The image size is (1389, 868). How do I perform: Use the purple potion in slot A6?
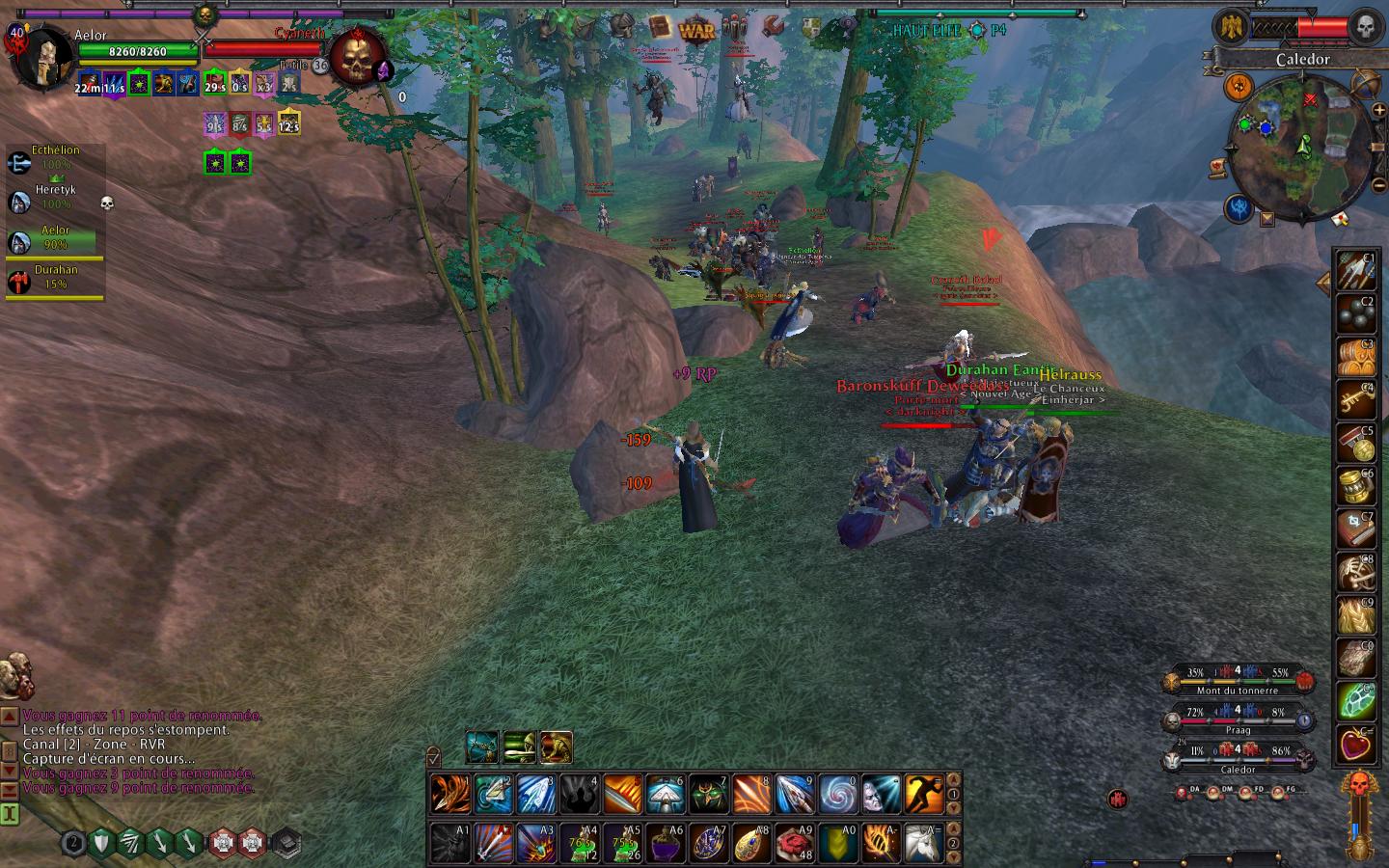click(666, 843)
